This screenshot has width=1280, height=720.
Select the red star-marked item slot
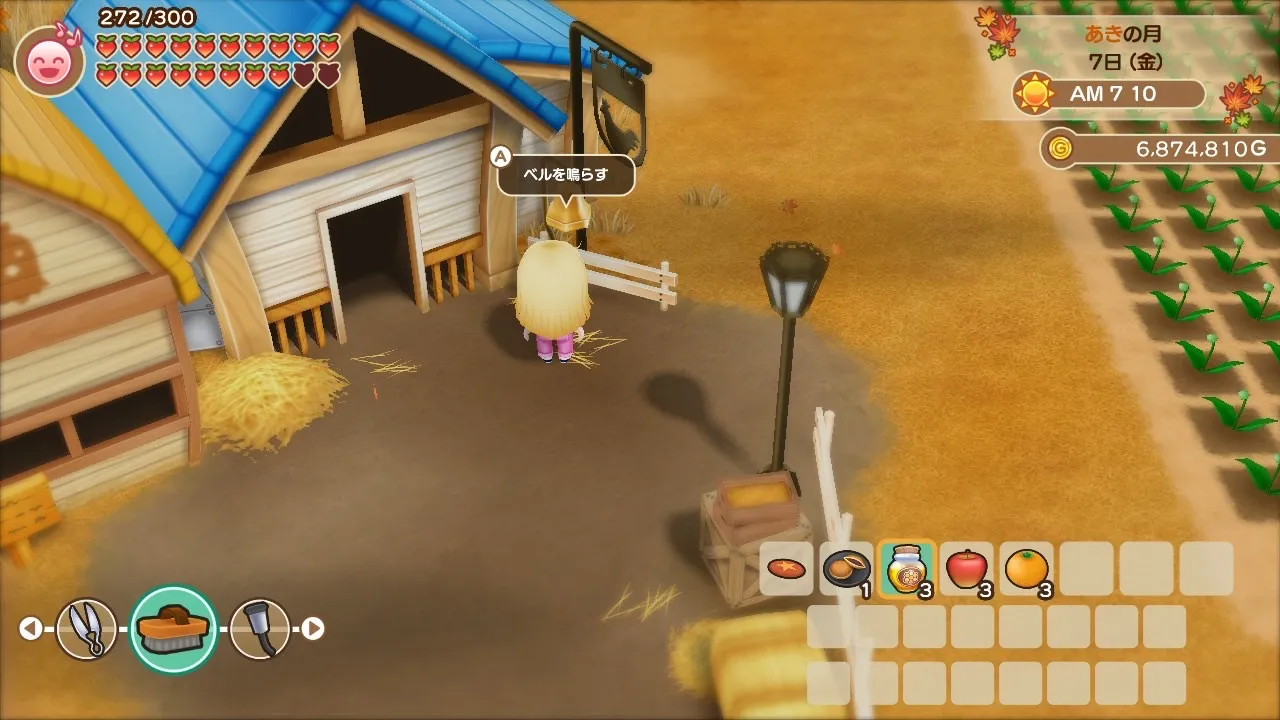(x=787, y=569)
